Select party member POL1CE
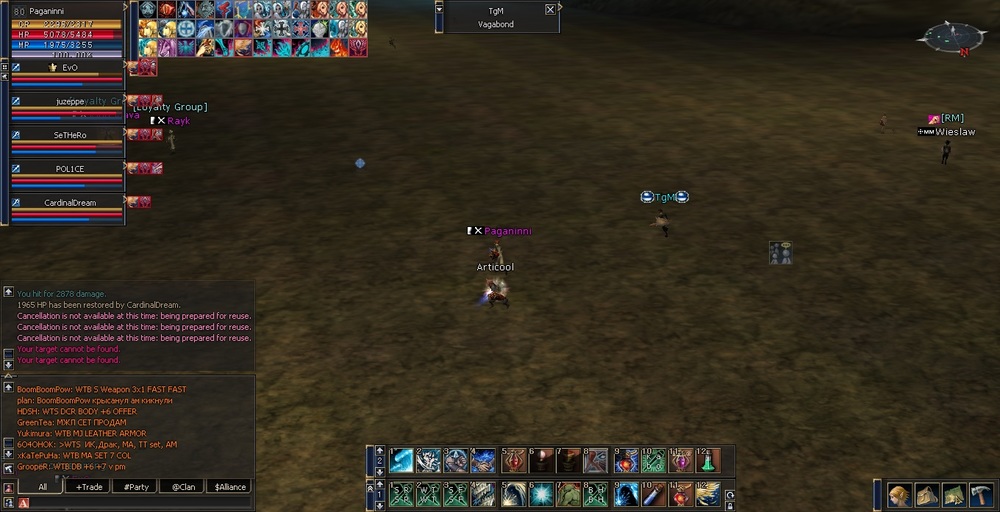The image size is (1000, 512). (x=69, y=169)
